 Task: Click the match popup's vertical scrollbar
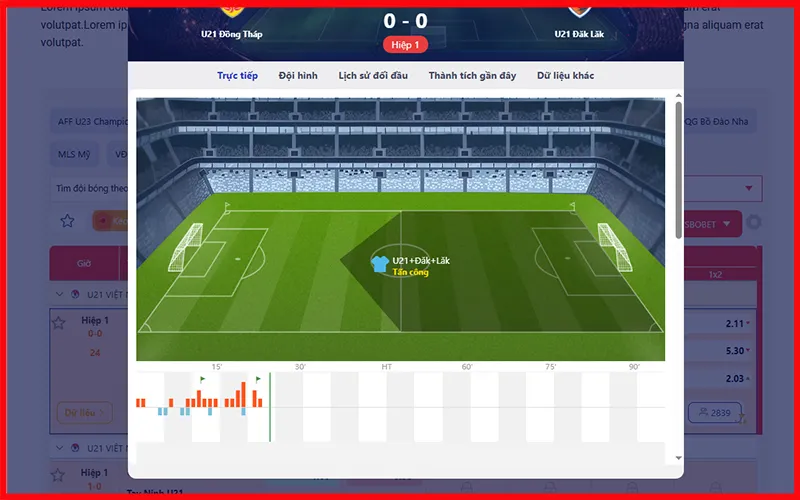click(x=679, y=170)
